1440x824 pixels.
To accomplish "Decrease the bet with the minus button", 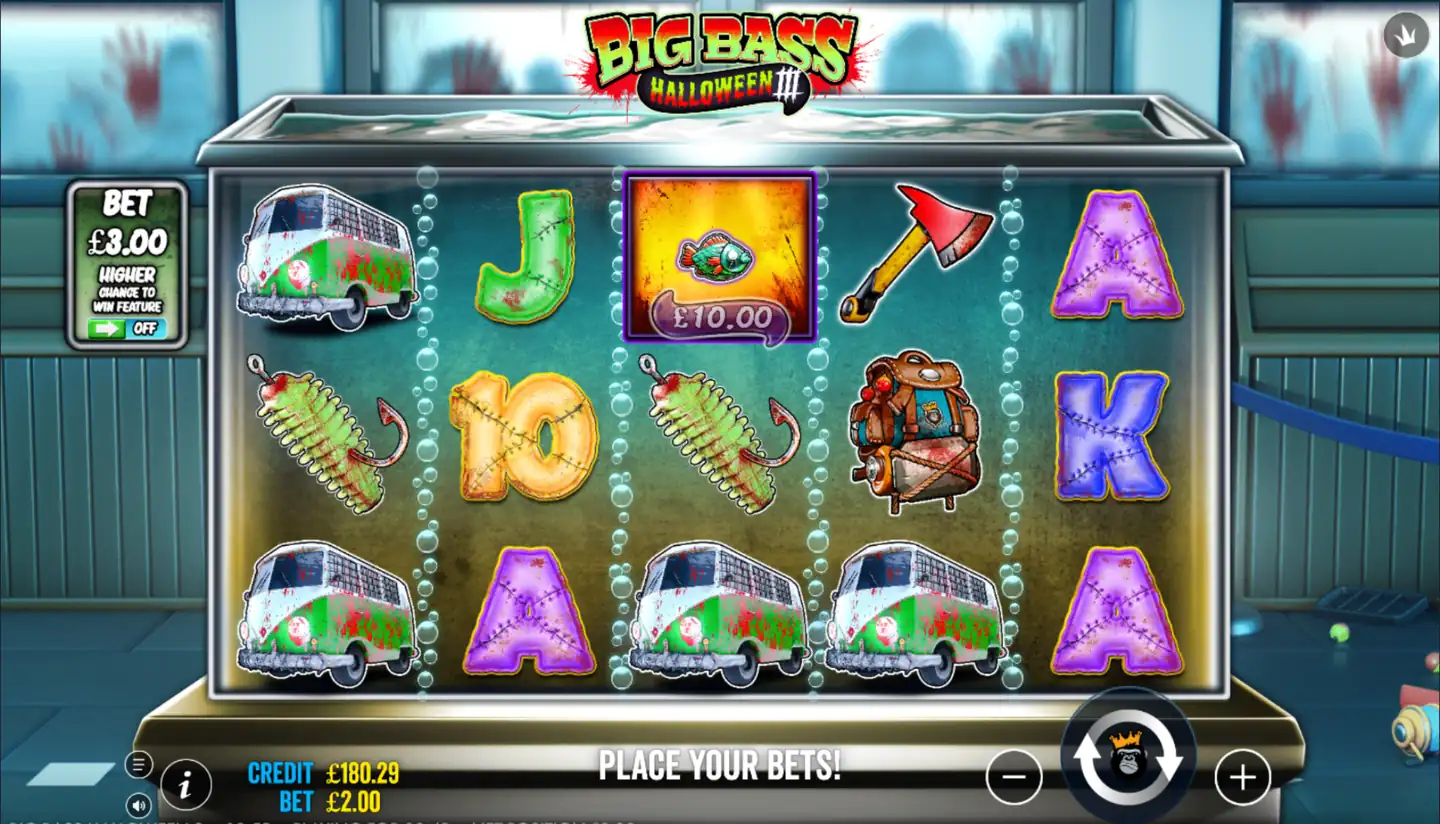I will (1014, 776).
